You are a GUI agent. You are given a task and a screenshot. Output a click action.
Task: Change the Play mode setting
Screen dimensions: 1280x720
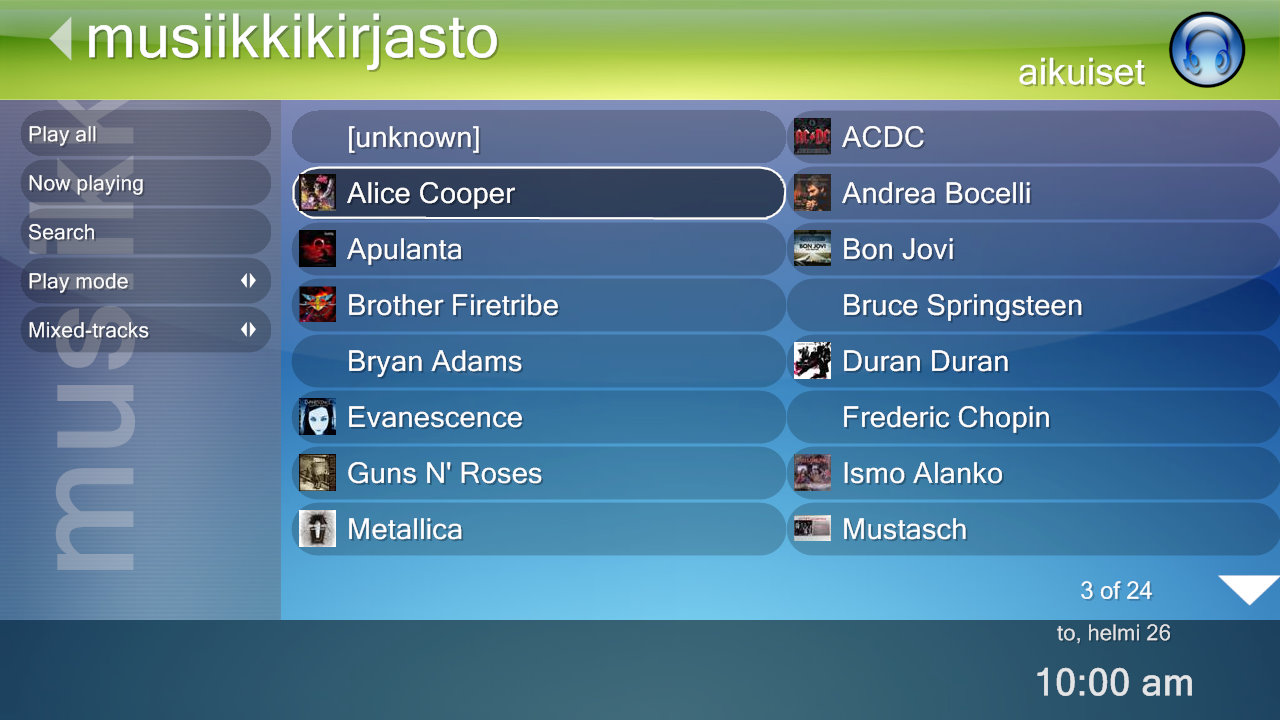(145, 281)
